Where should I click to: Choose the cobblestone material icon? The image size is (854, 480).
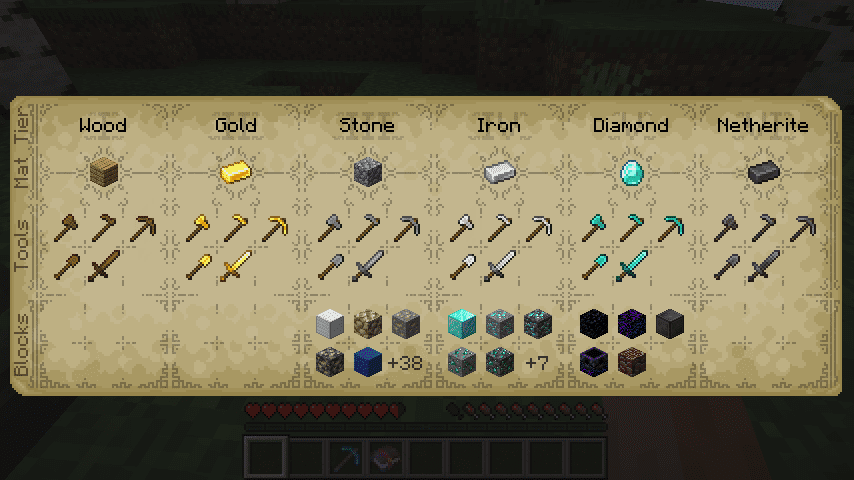coord(367,172)
